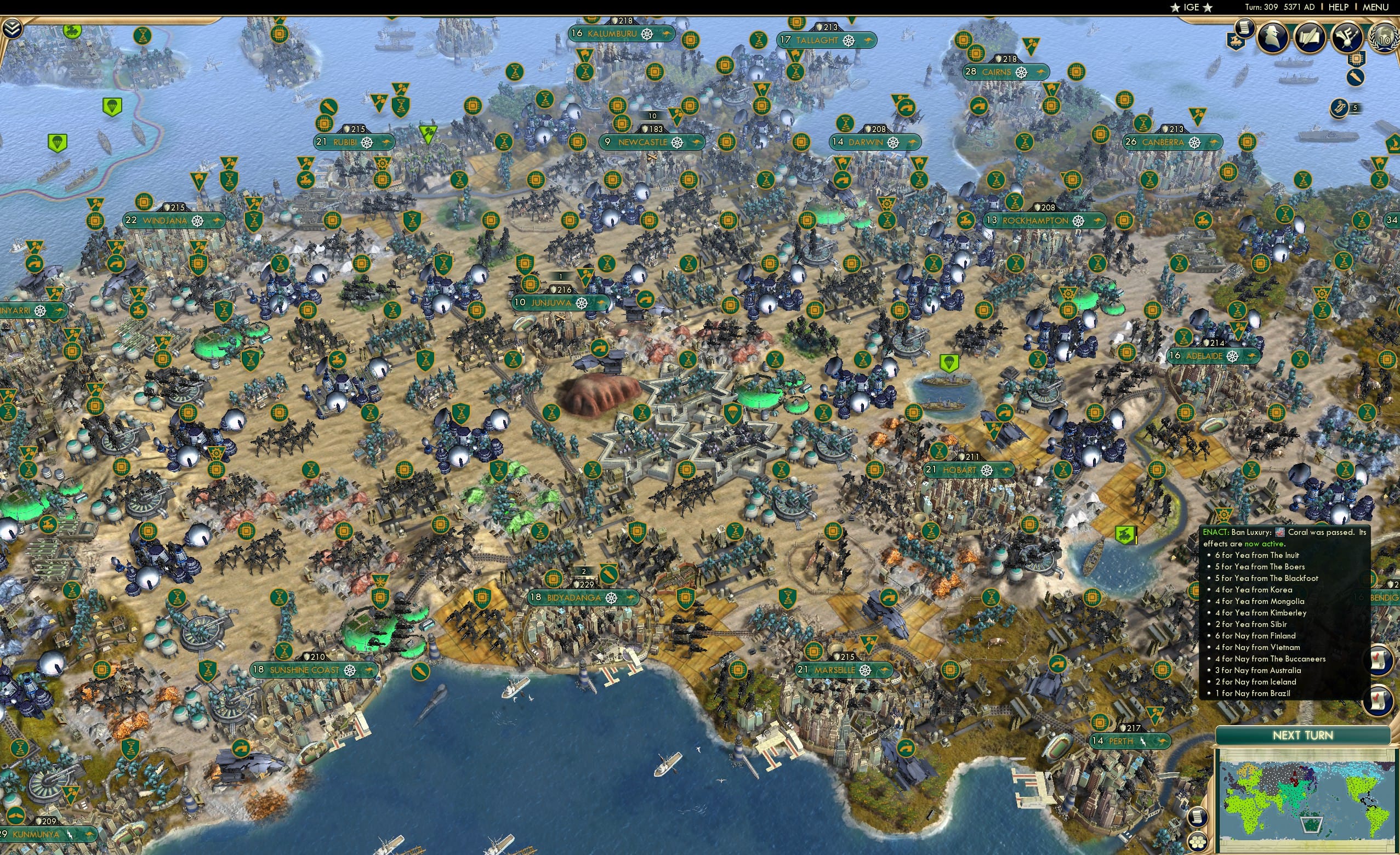Click the caravan trade-route badge near top right
1400x855 pixels.
1236,42
